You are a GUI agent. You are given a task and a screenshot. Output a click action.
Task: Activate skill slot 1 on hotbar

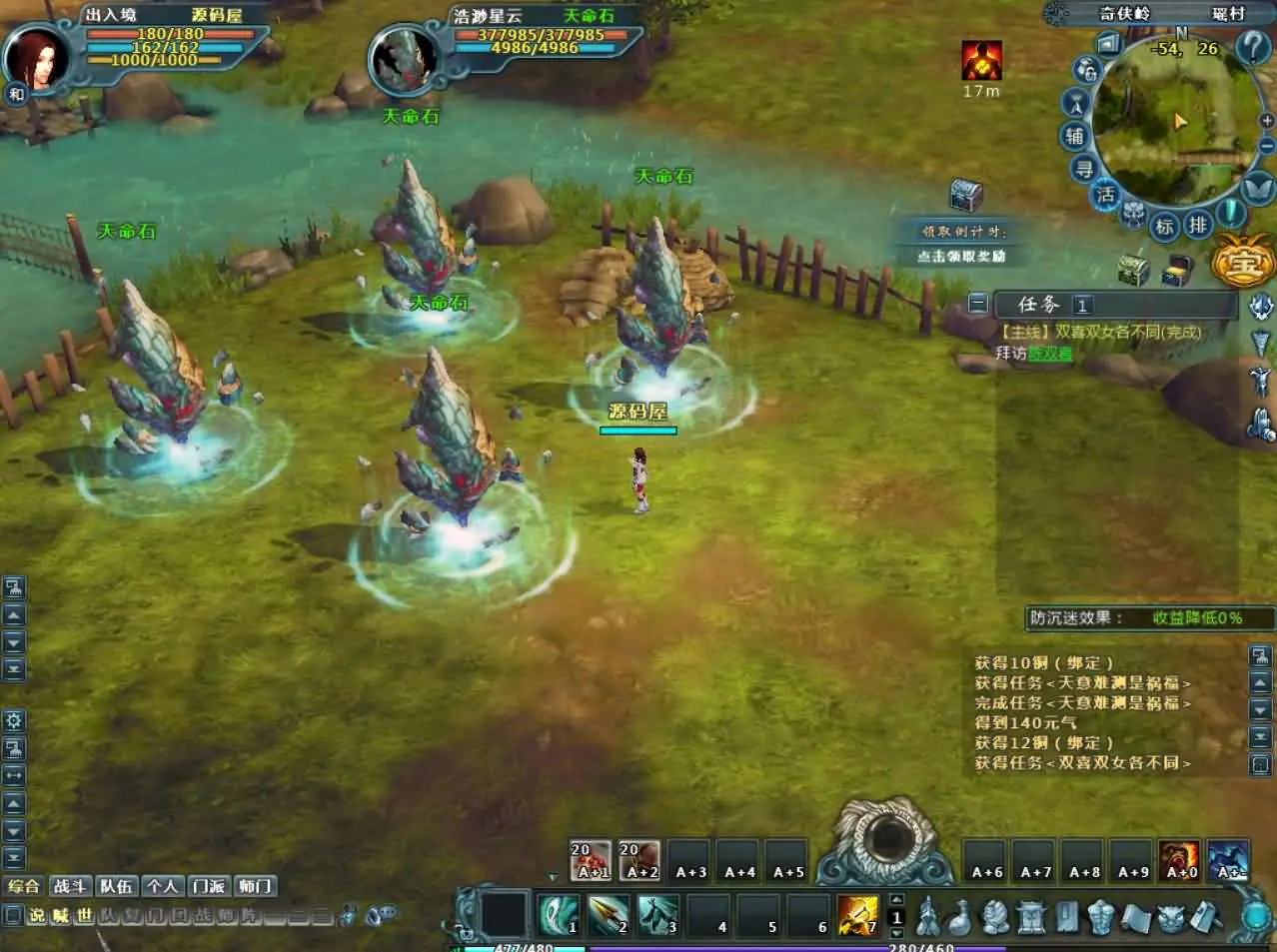(x=561, y=914)
